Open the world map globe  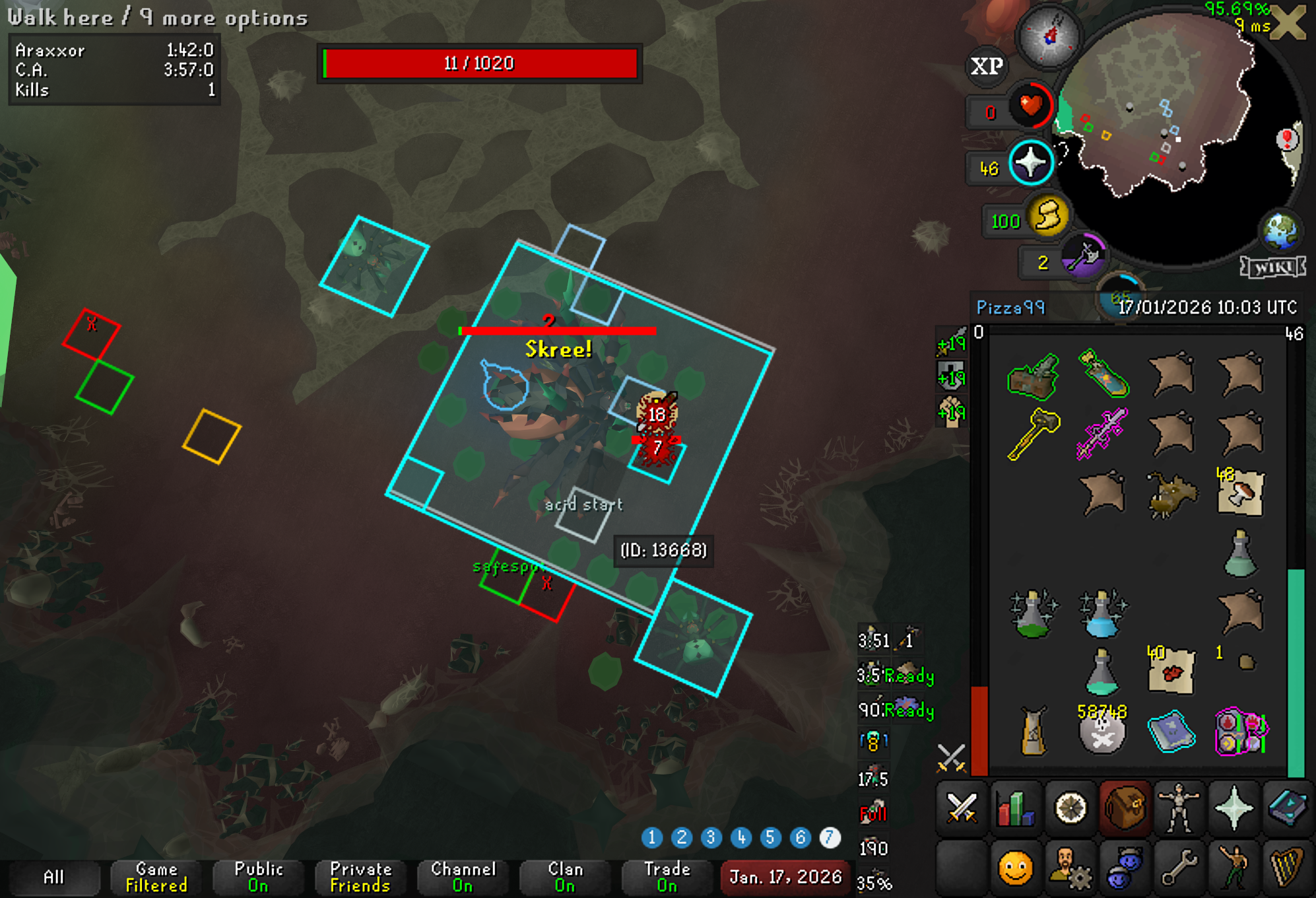click(x=1280, y=231)
